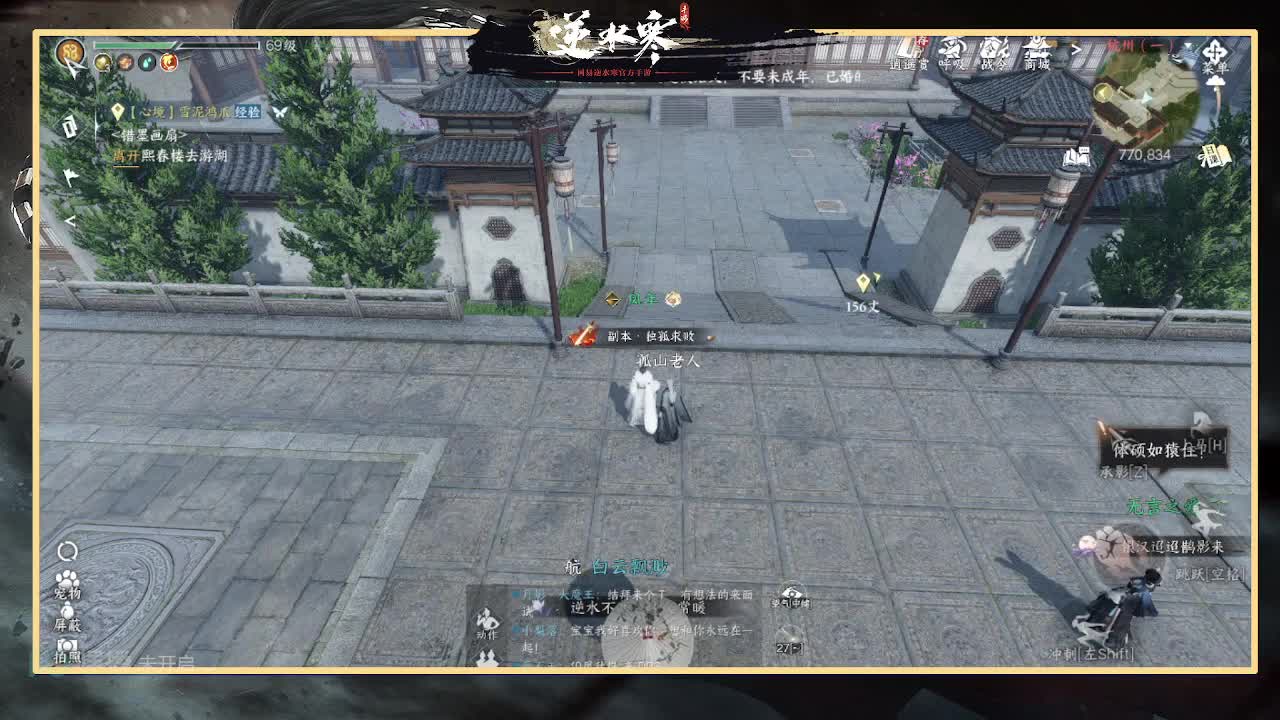The width and height of the screenshot is (1280, 720).
Task: Toggle the weather cloud icon below minimap
Action: 1214,82
